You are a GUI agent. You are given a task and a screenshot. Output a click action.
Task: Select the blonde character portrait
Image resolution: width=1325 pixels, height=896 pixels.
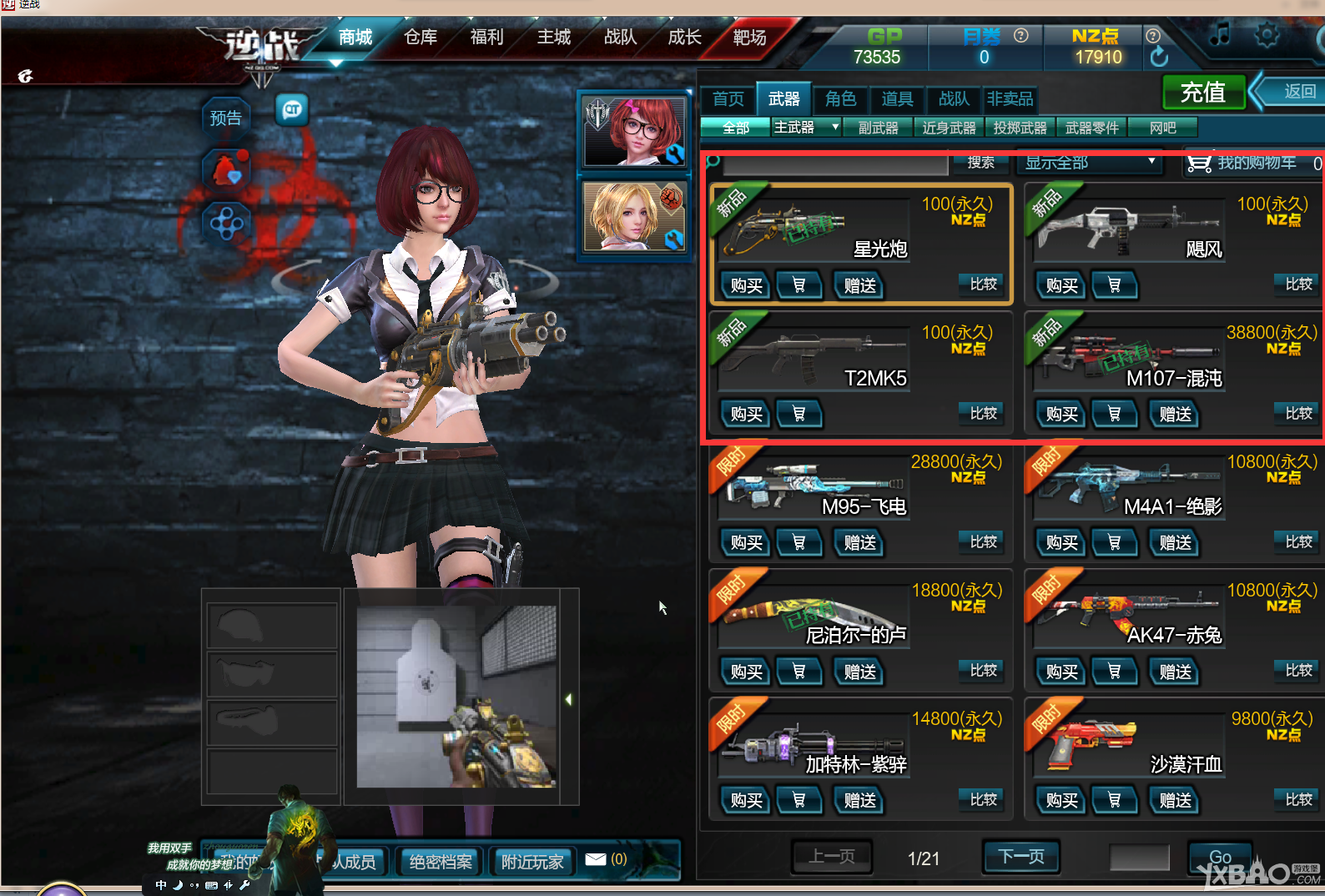[635, 218]
